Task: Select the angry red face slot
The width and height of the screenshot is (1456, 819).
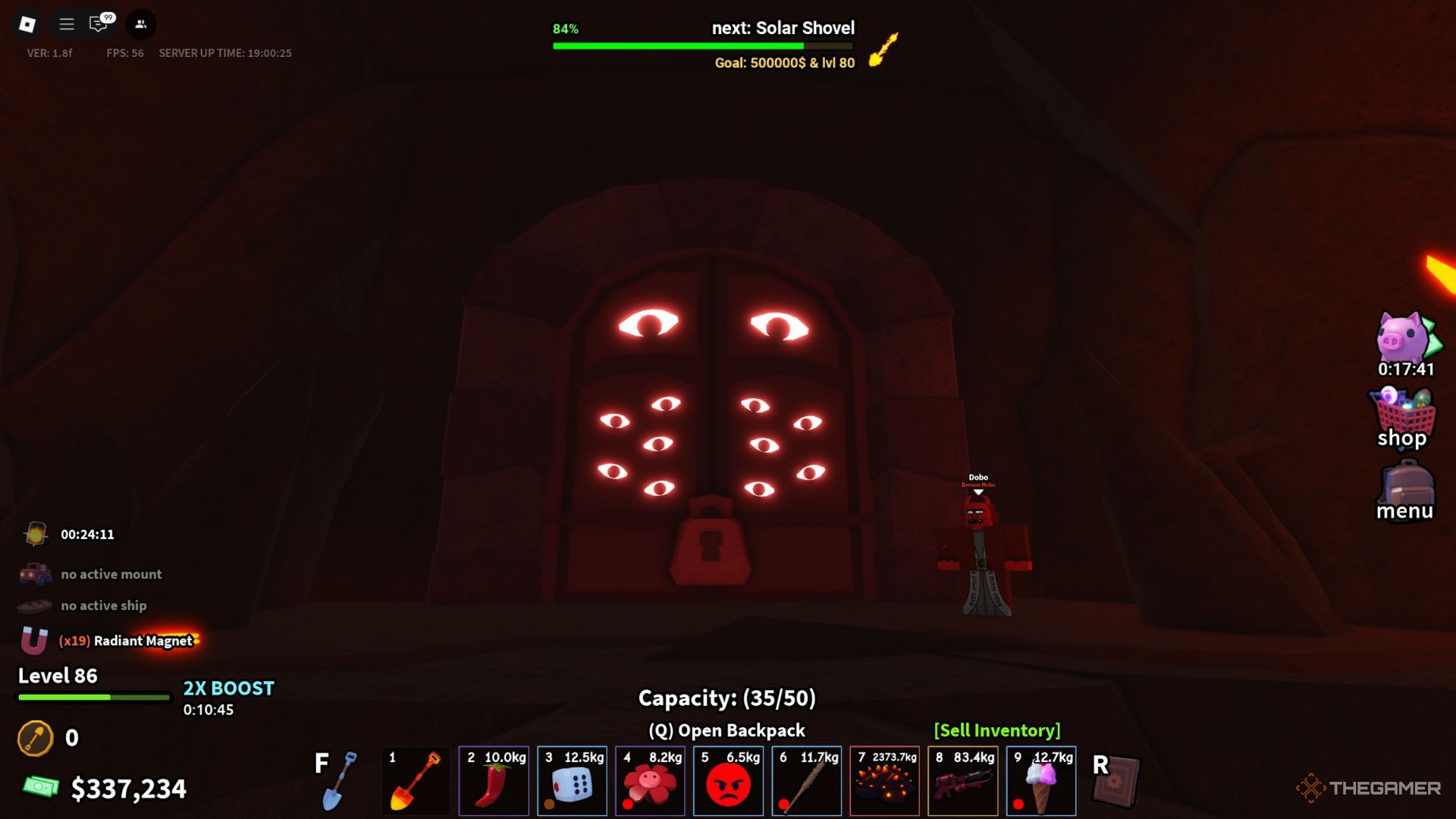Action: click(x=728, y=781)
